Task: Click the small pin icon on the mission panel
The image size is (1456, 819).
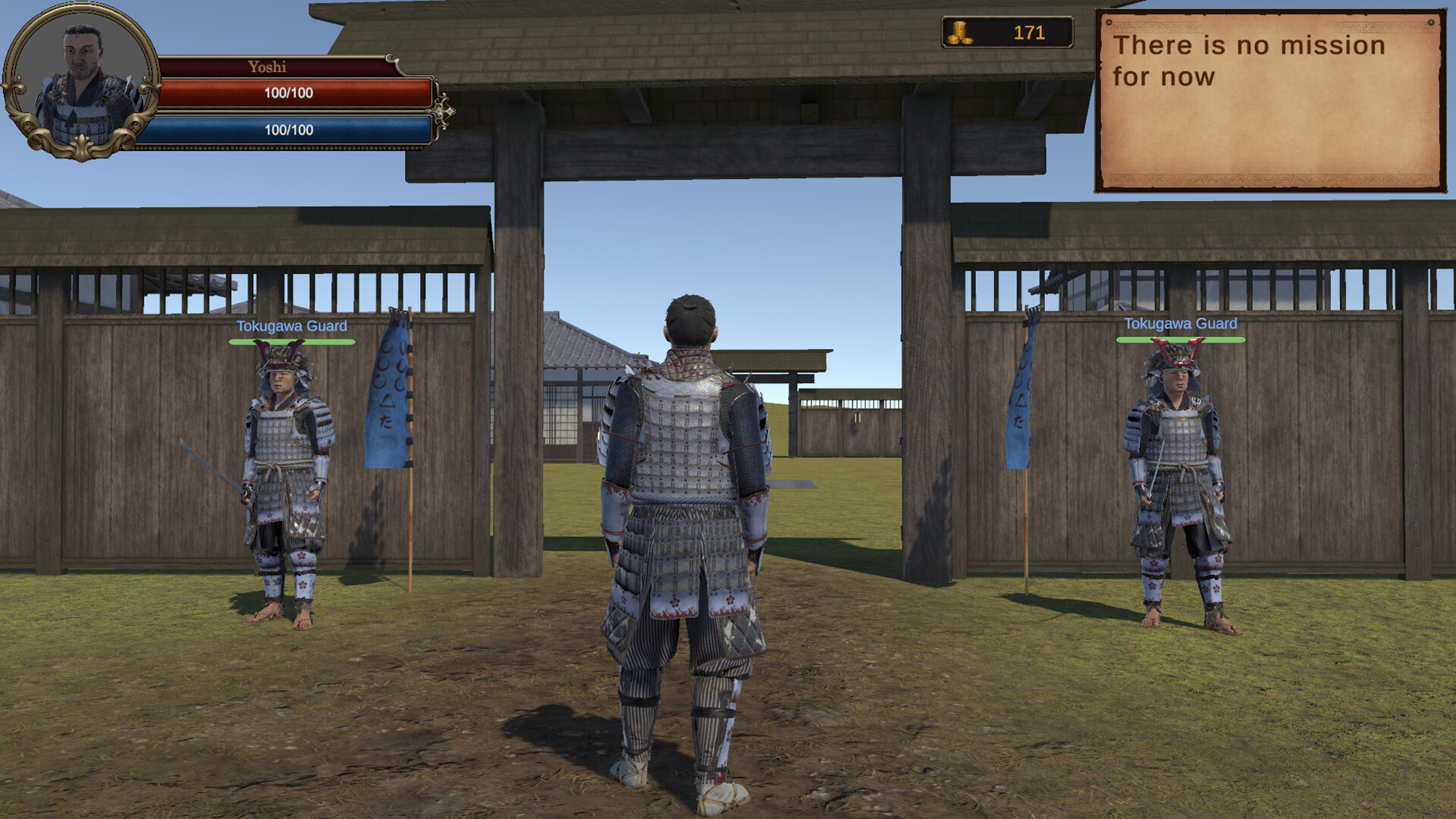Action: point(1108,22)
